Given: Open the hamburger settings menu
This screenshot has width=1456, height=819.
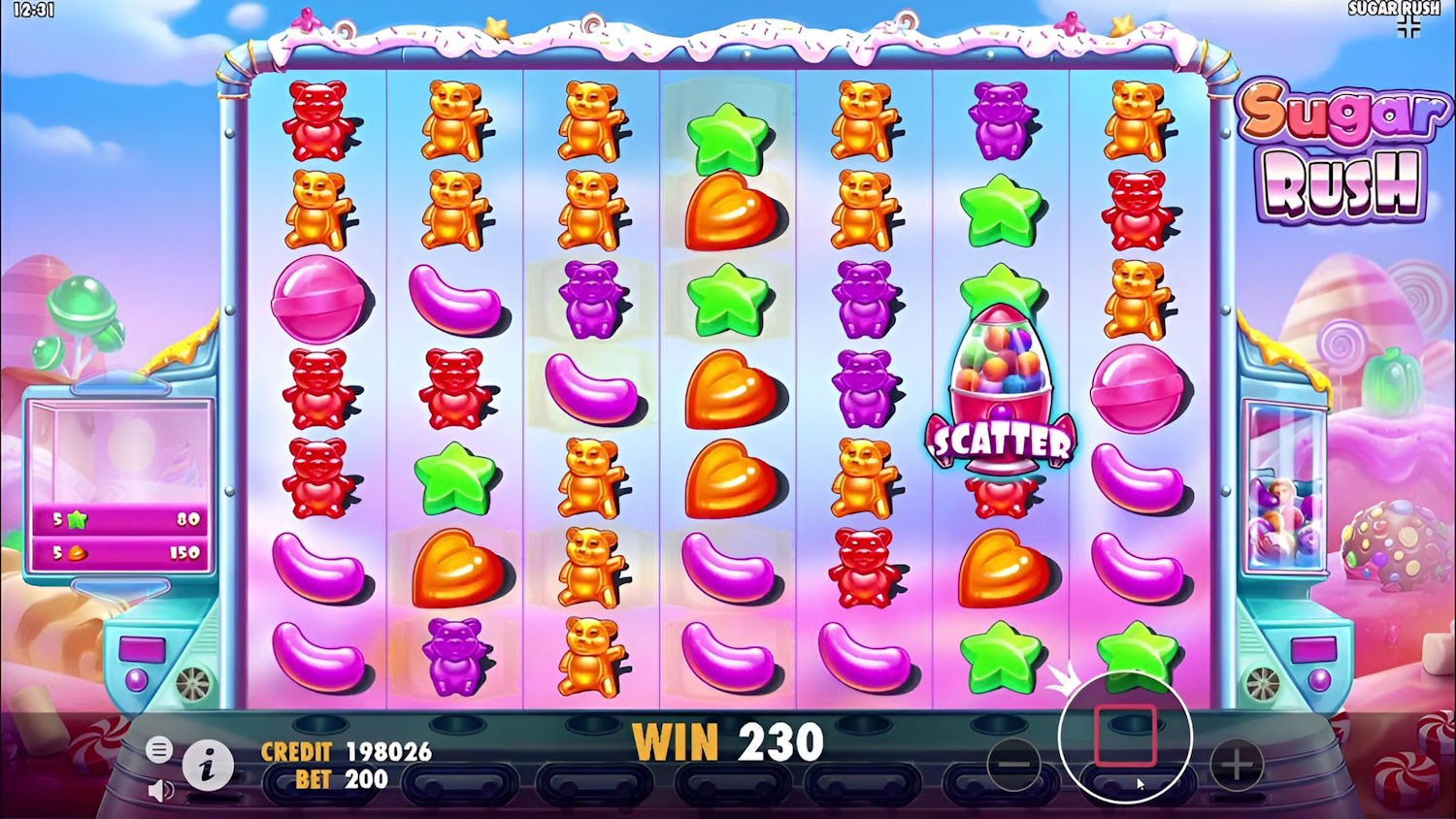Looking at the screenshot, I should point(160,749).
